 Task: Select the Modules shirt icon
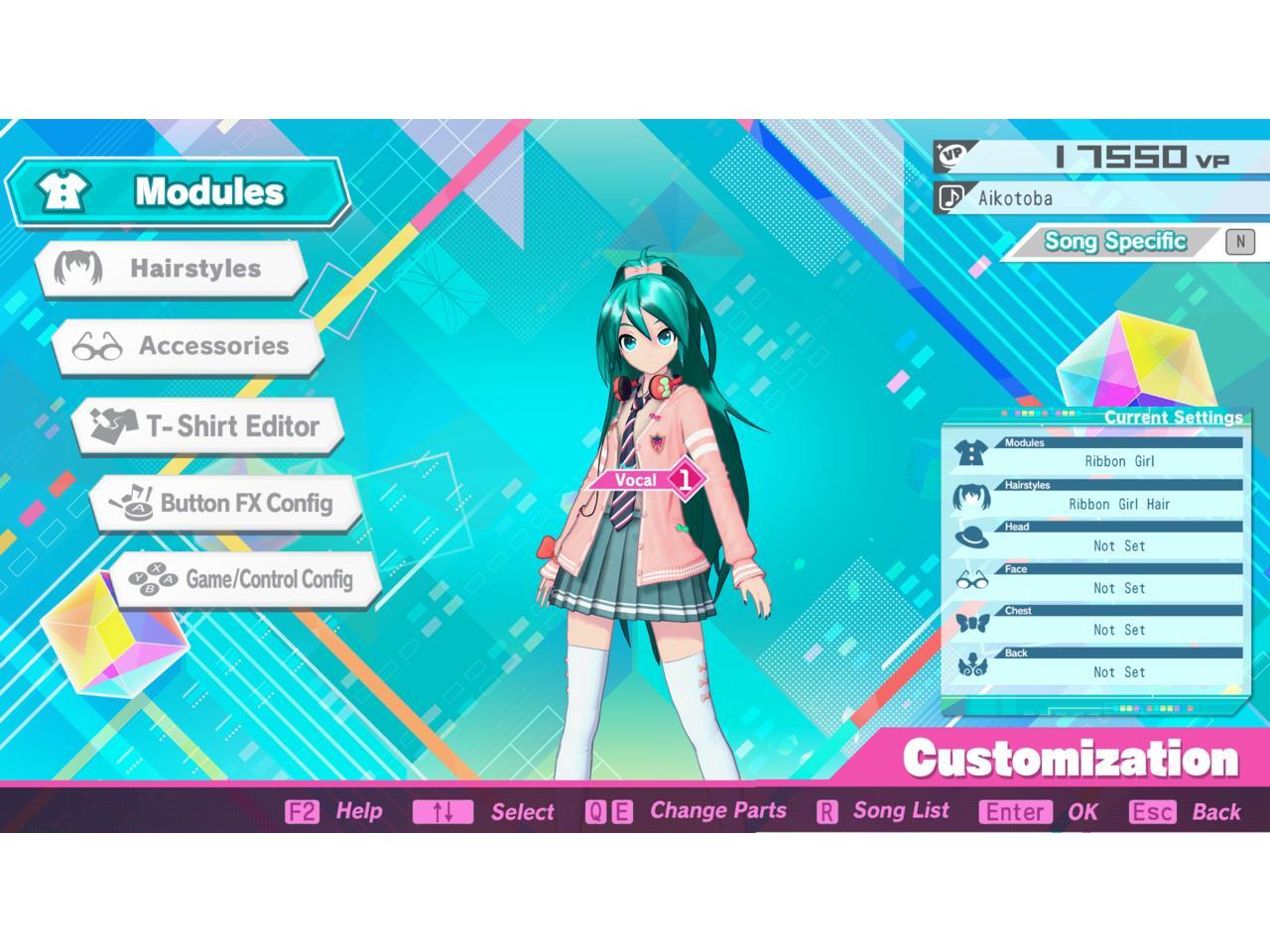click(x=62, y=190)
